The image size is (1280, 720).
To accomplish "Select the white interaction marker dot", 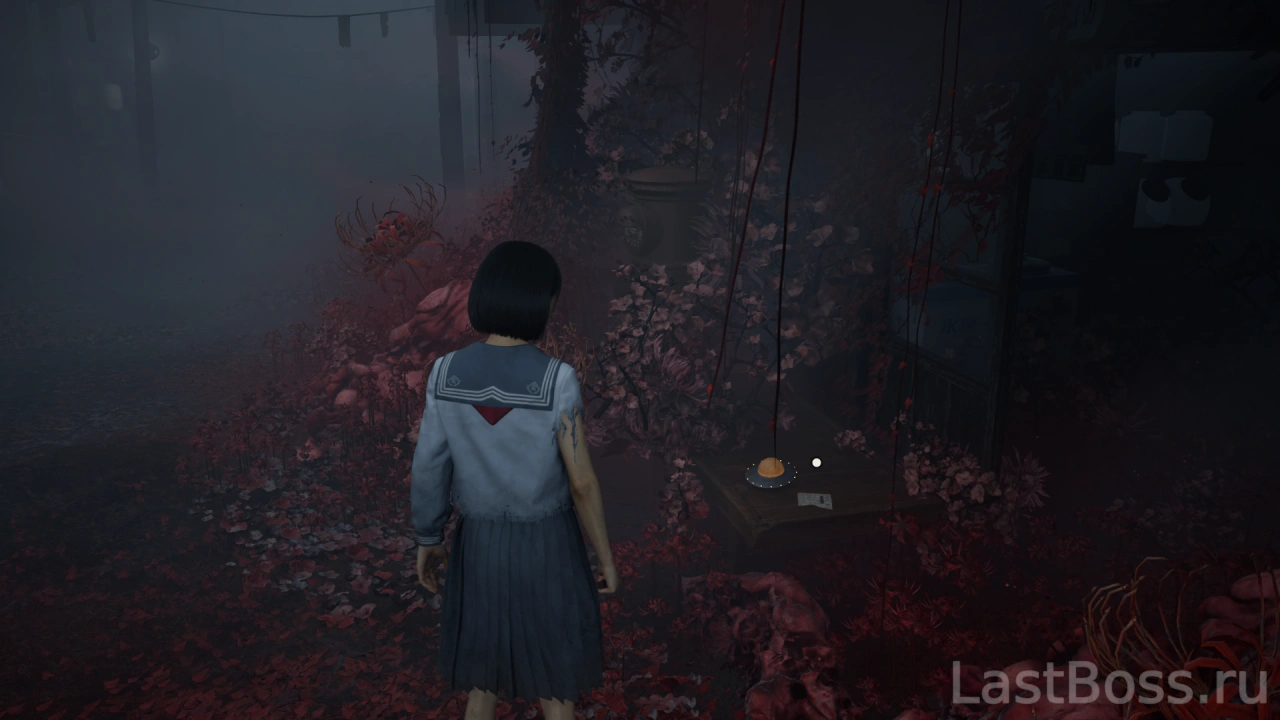I will click(x=817, y=462).
